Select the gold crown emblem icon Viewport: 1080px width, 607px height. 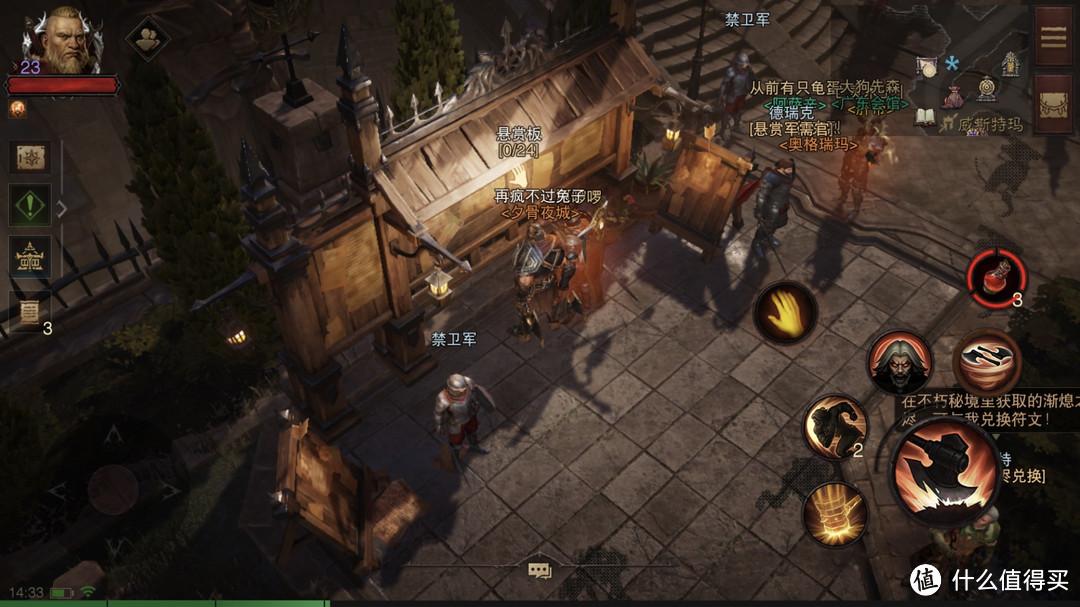pos(30,258)
